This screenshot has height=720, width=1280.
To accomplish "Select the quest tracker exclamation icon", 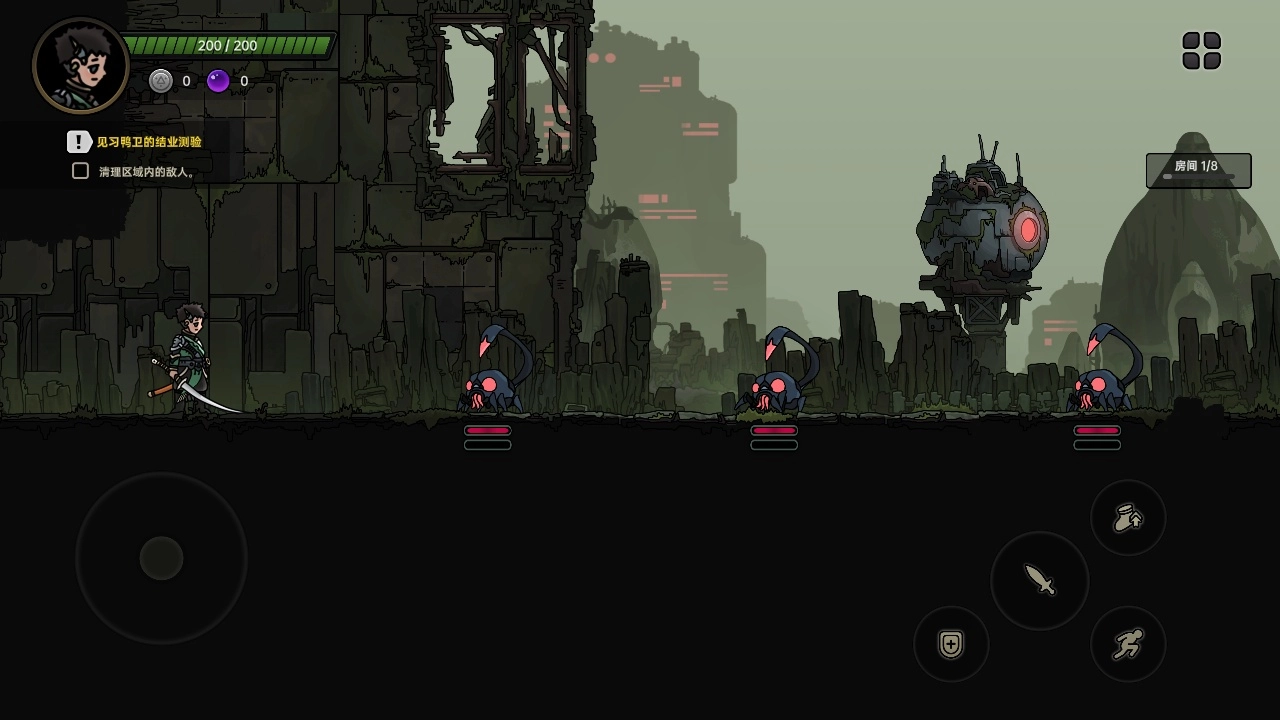I will coord(79,142).
